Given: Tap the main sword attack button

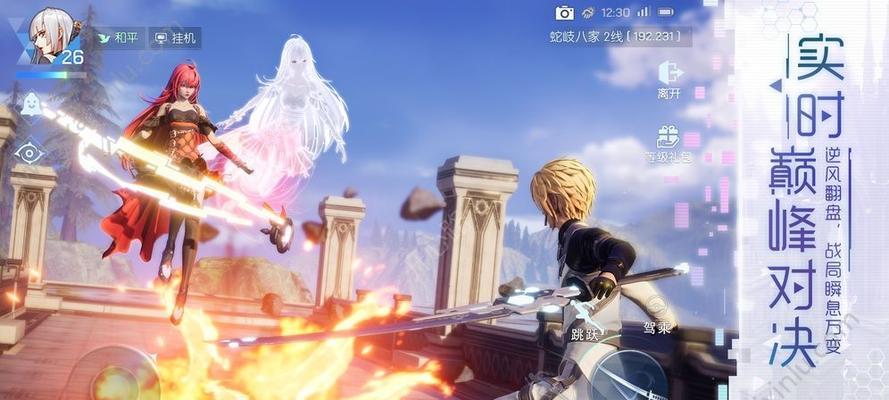Looking at the screenshot, I should [x=632, y=375].
